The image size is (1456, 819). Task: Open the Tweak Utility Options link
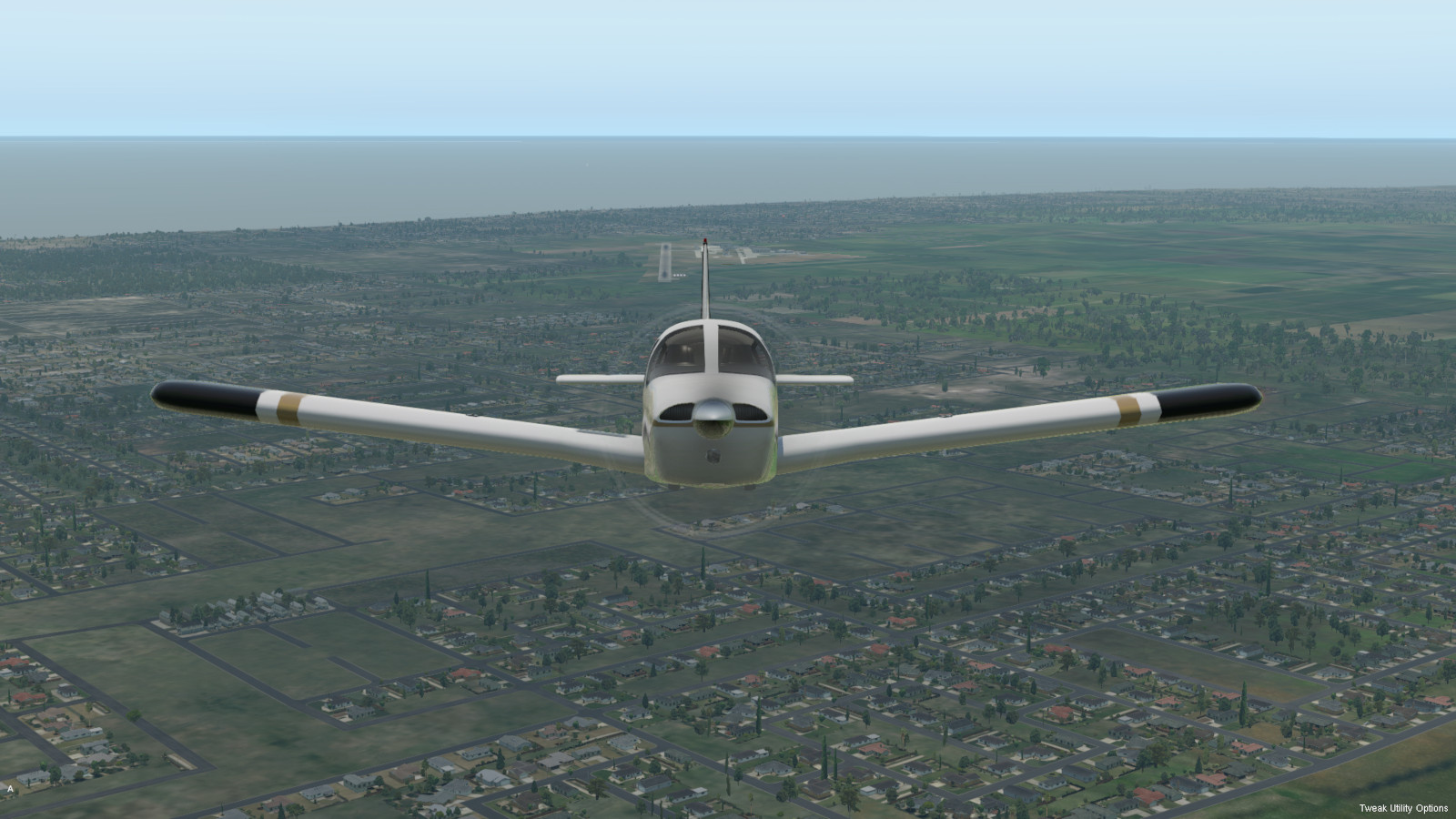click(x=1403, y=808)
